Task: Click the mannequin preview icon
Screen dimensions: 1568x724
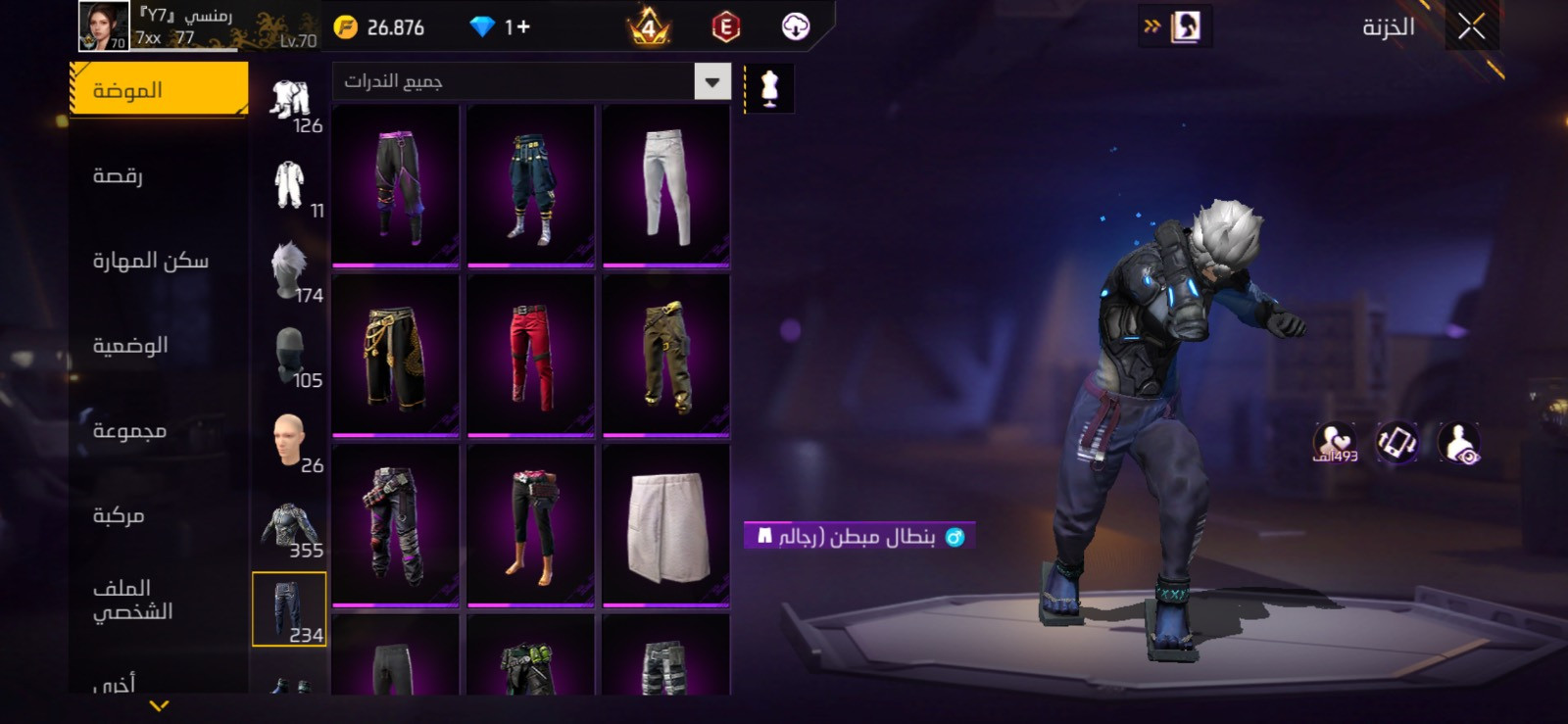Action: point(769,89)
